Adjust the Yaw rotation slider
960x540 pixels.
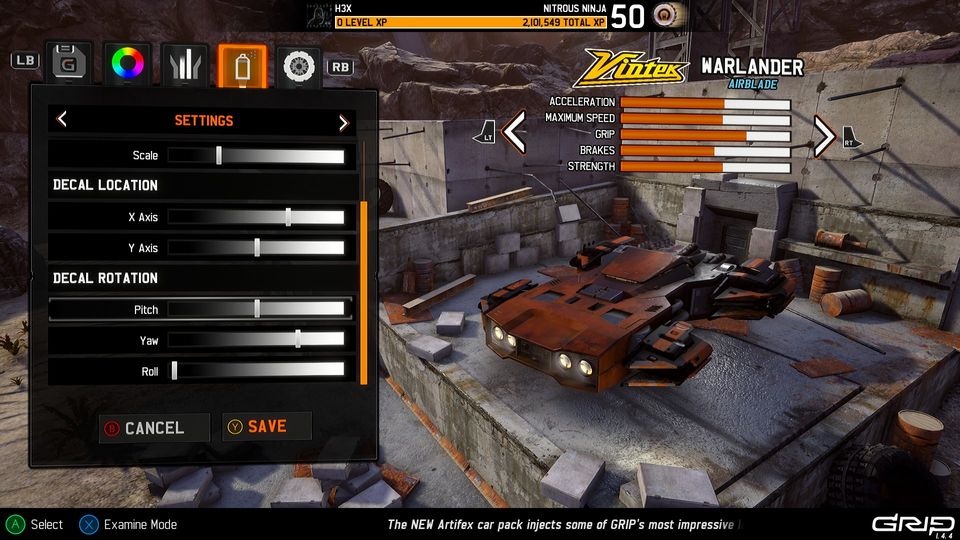tap(256, 340)
